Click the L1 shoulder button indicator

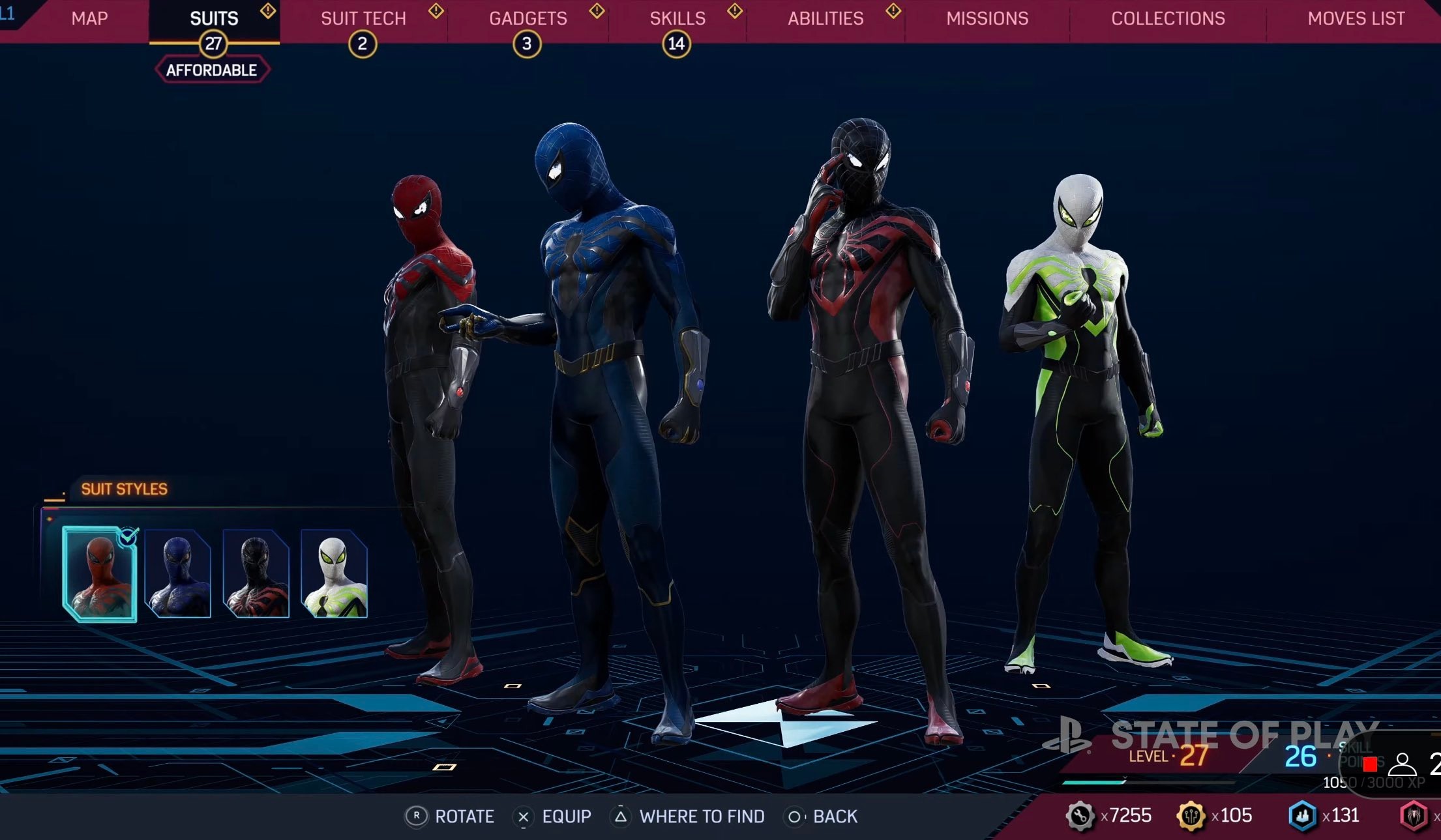click(x=7, y=14)
